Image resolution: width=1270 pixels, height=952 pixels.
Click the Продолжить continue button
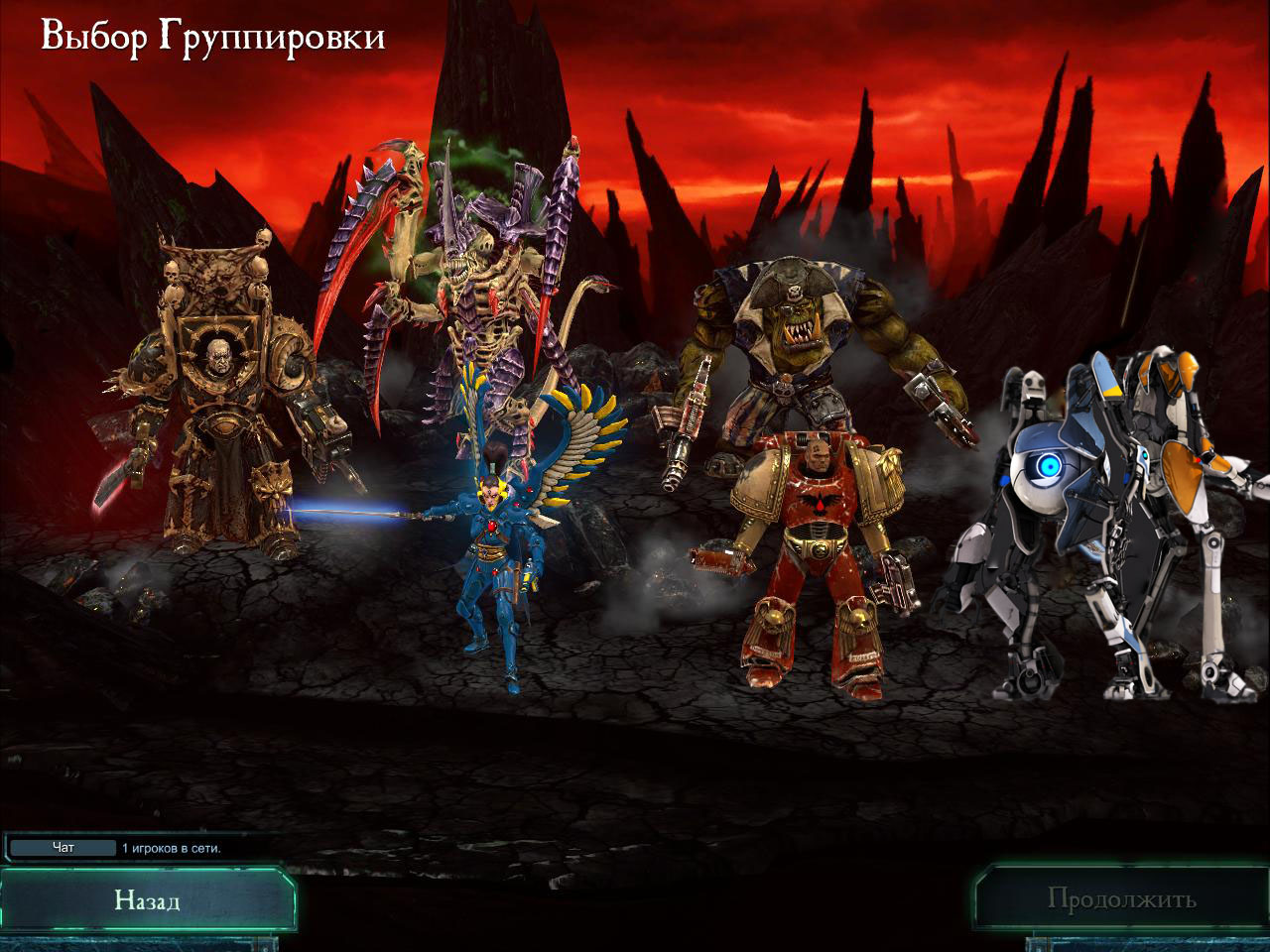1121,899
